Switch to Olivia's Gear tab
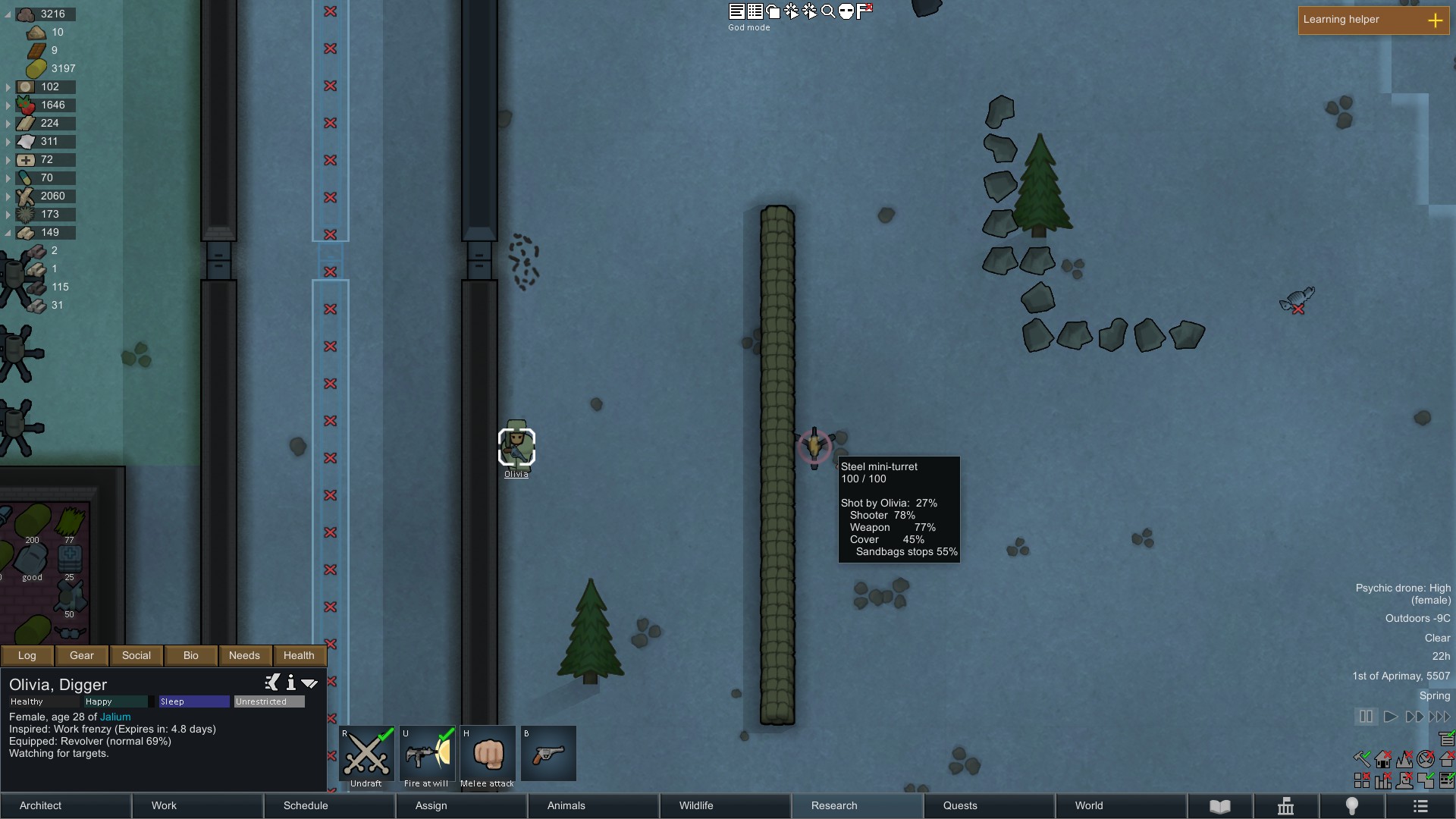The height and width of the screenshot is (819, 1456). point(82,655)
